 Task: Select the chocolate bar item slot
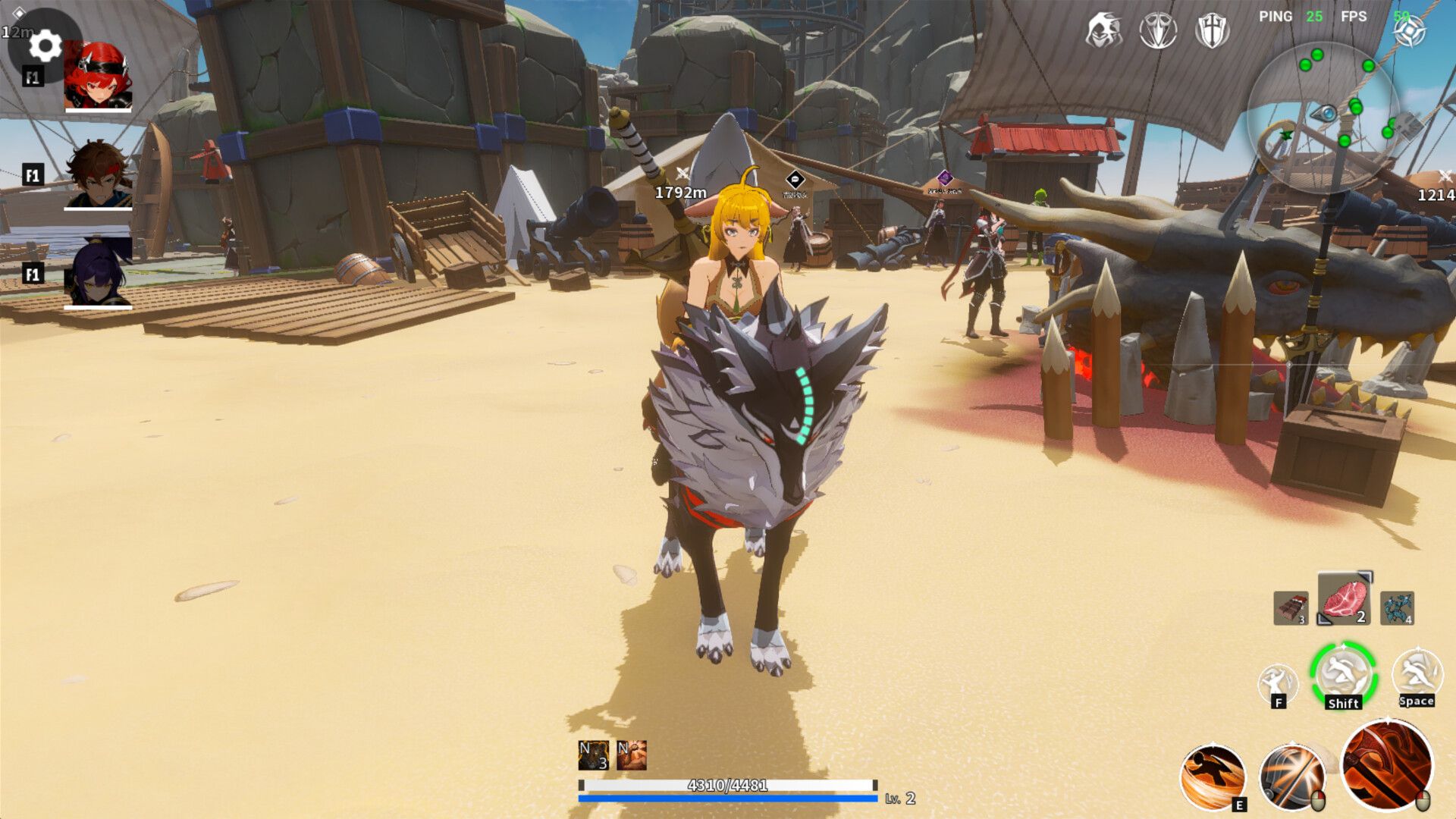[1291, 608]
